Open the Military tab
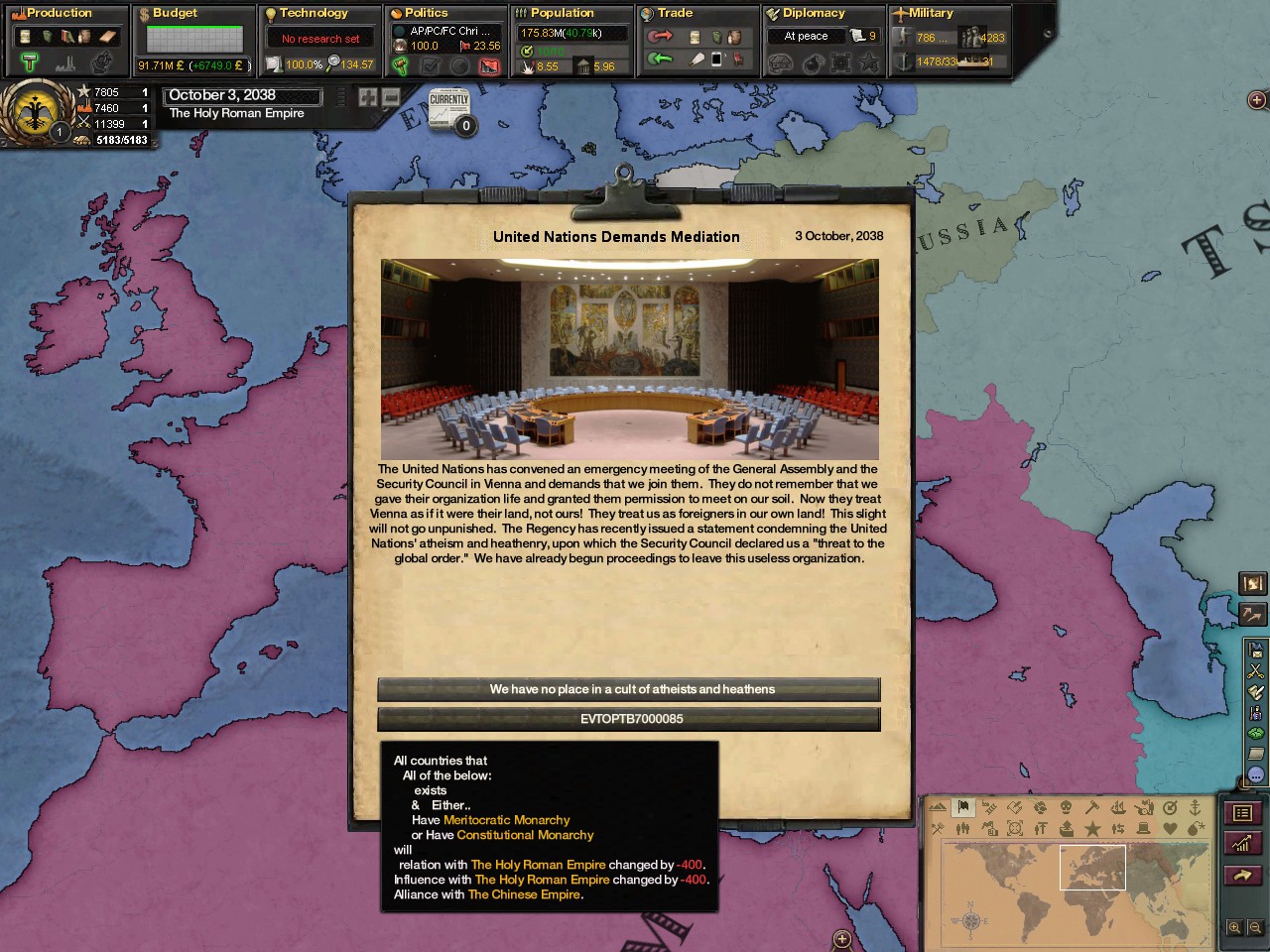Viewport: 1270px width, 952px height. pos(931,13)
